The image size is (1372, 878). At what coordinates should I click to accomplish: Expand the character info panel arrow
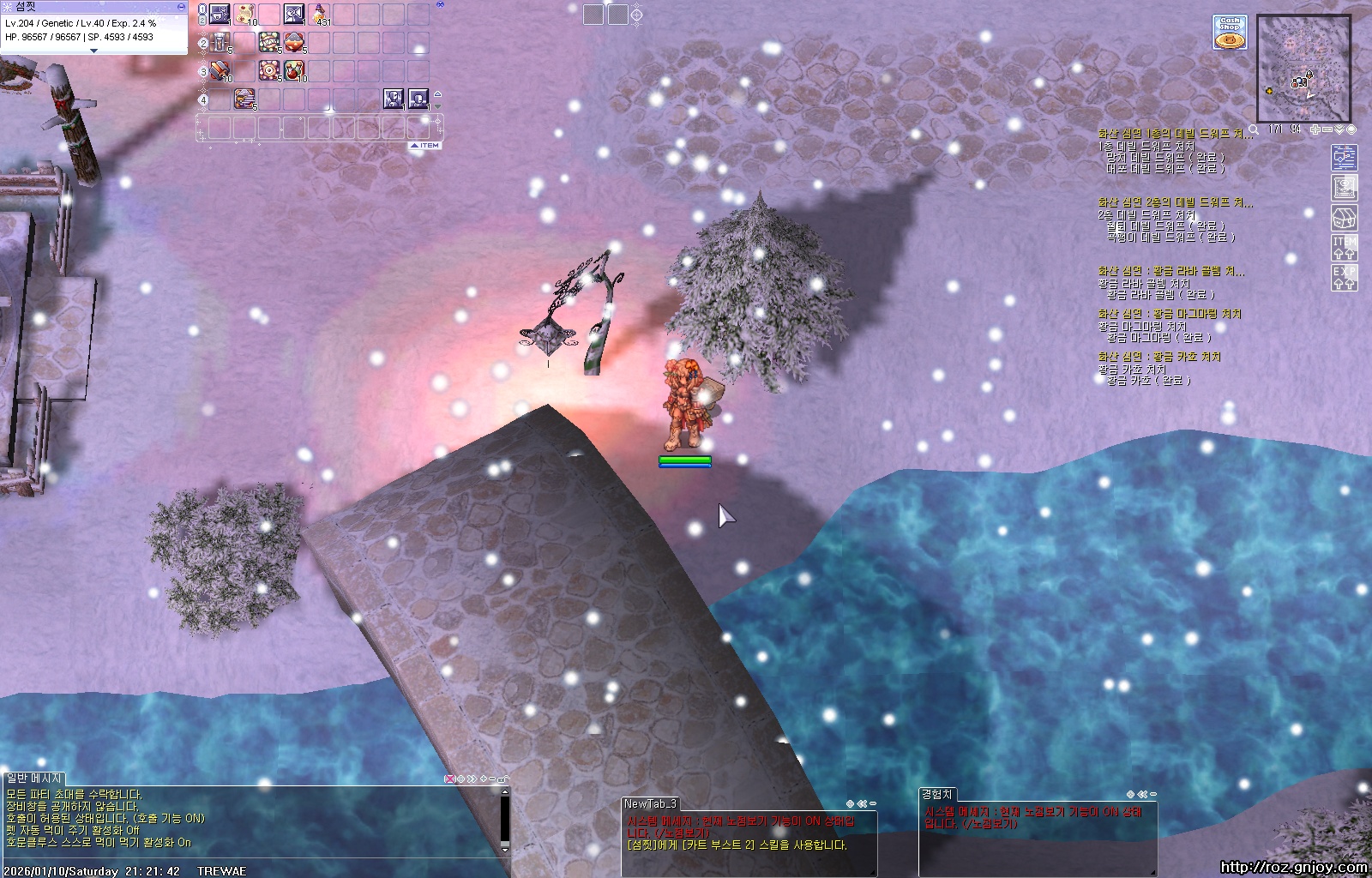pos(93,51)
